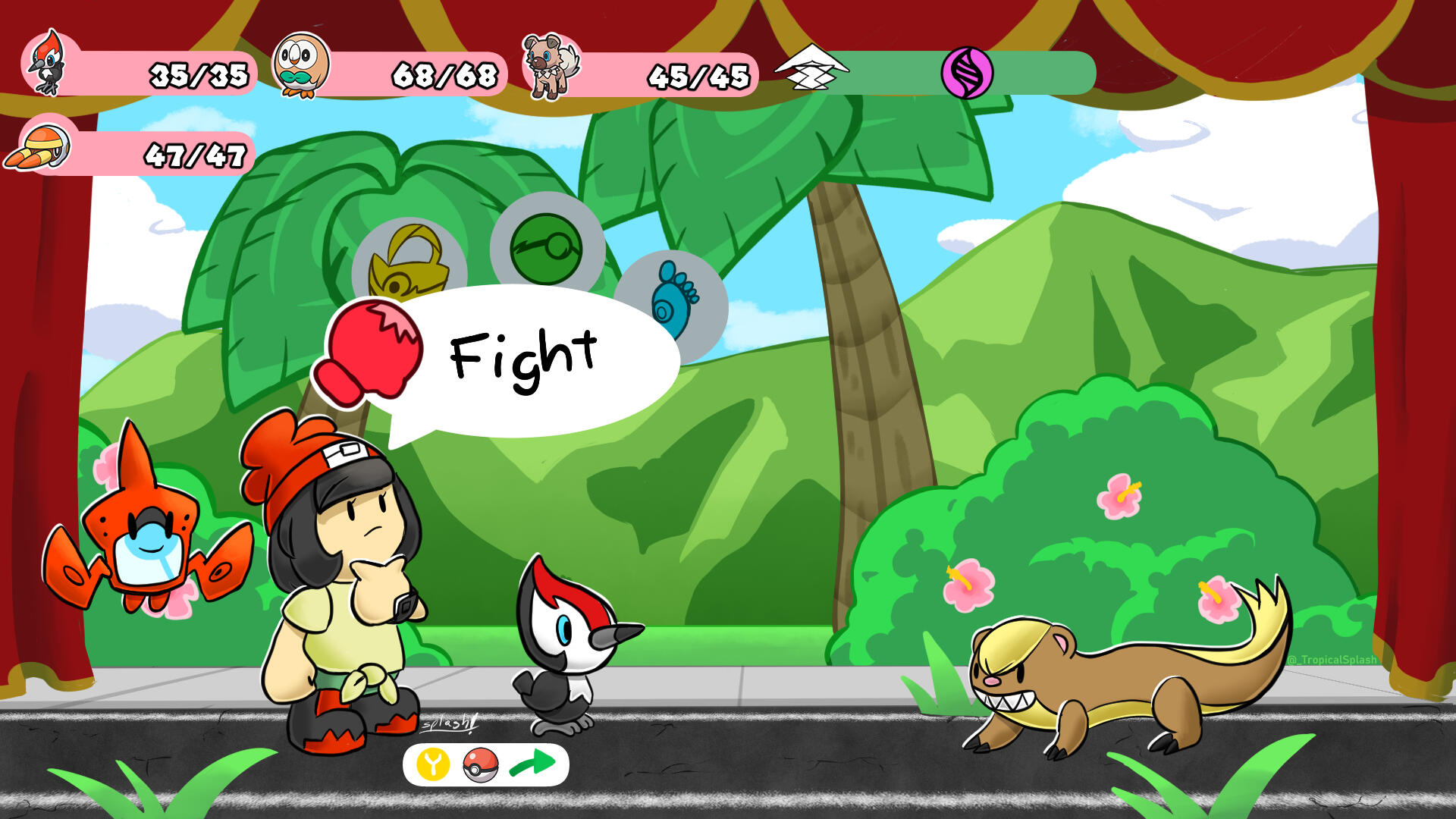Choose Rockruff's party portrait

(551, 67)
